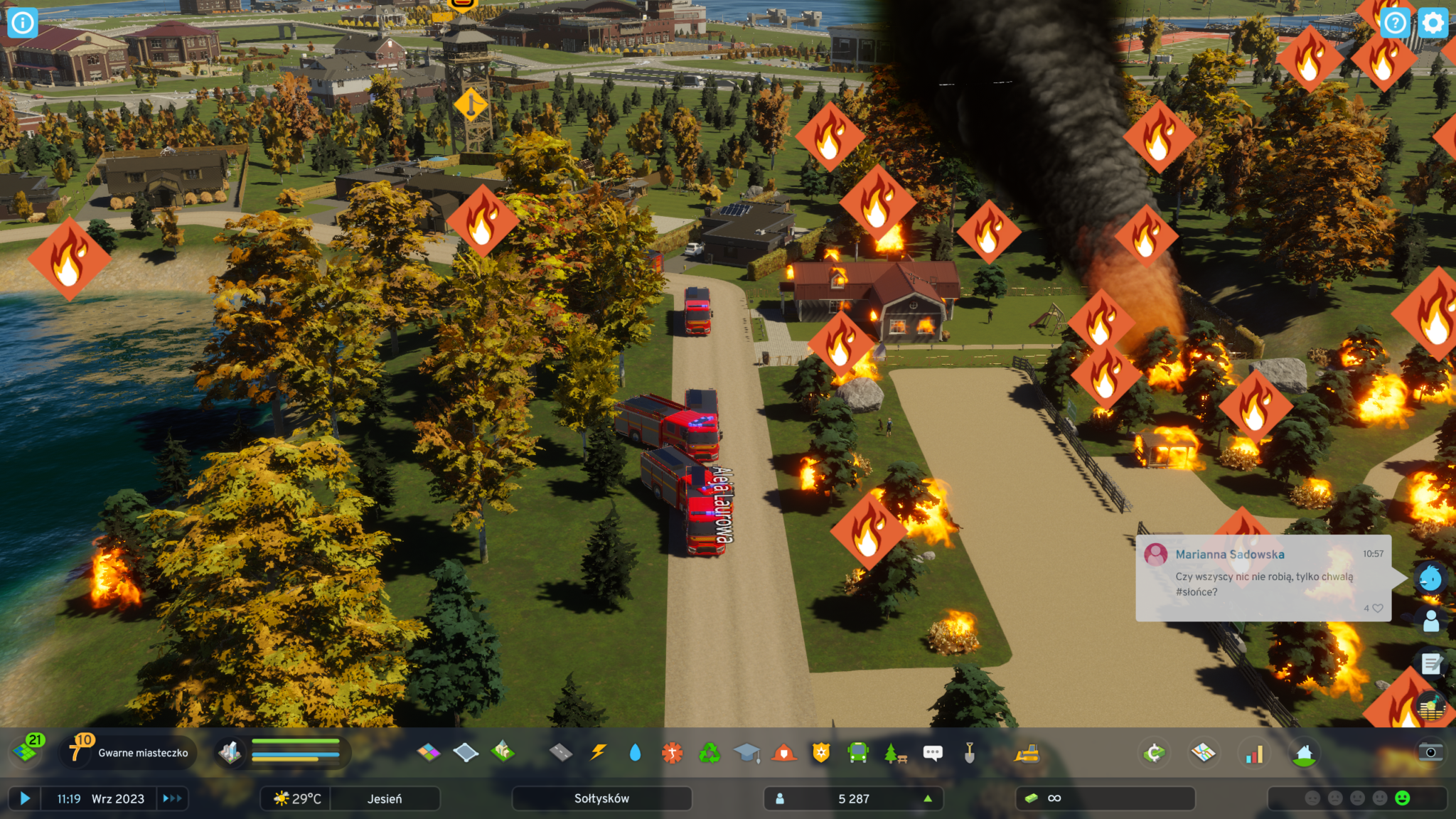
Task: Select the zones tool with colored tiles
Action: [x=429, y=752]
